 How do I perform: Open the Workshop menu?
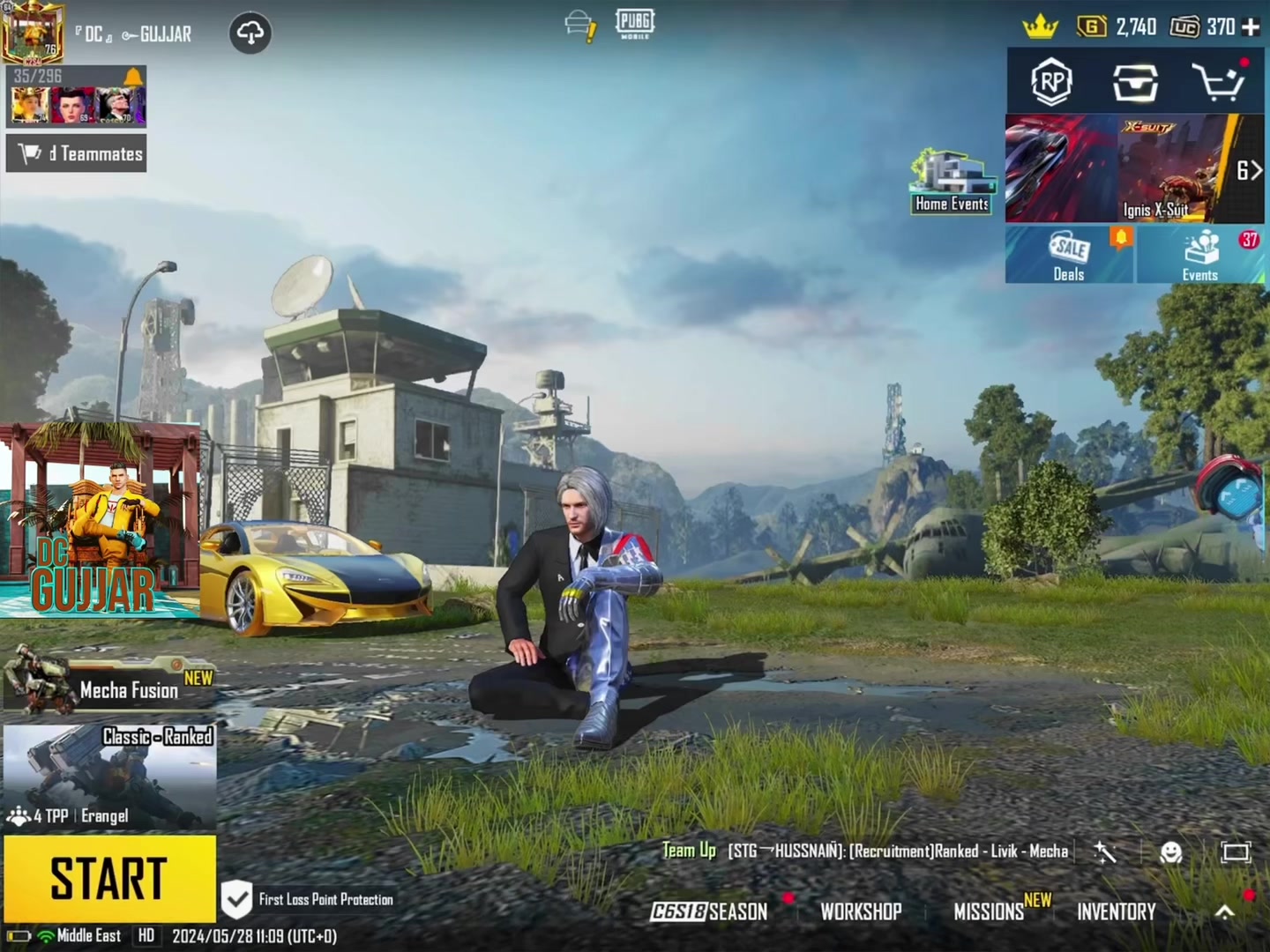tap(861, 911)
